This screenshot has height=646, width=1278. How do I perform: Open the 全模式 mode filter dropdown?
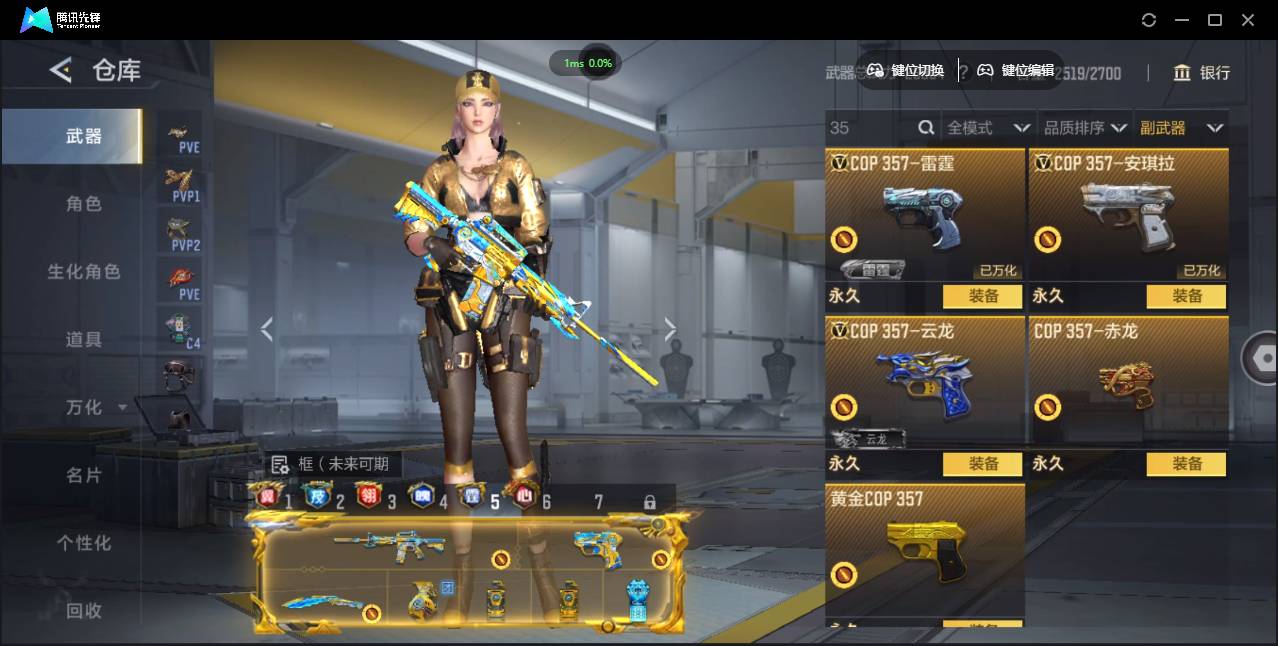(x=987, y=128)
